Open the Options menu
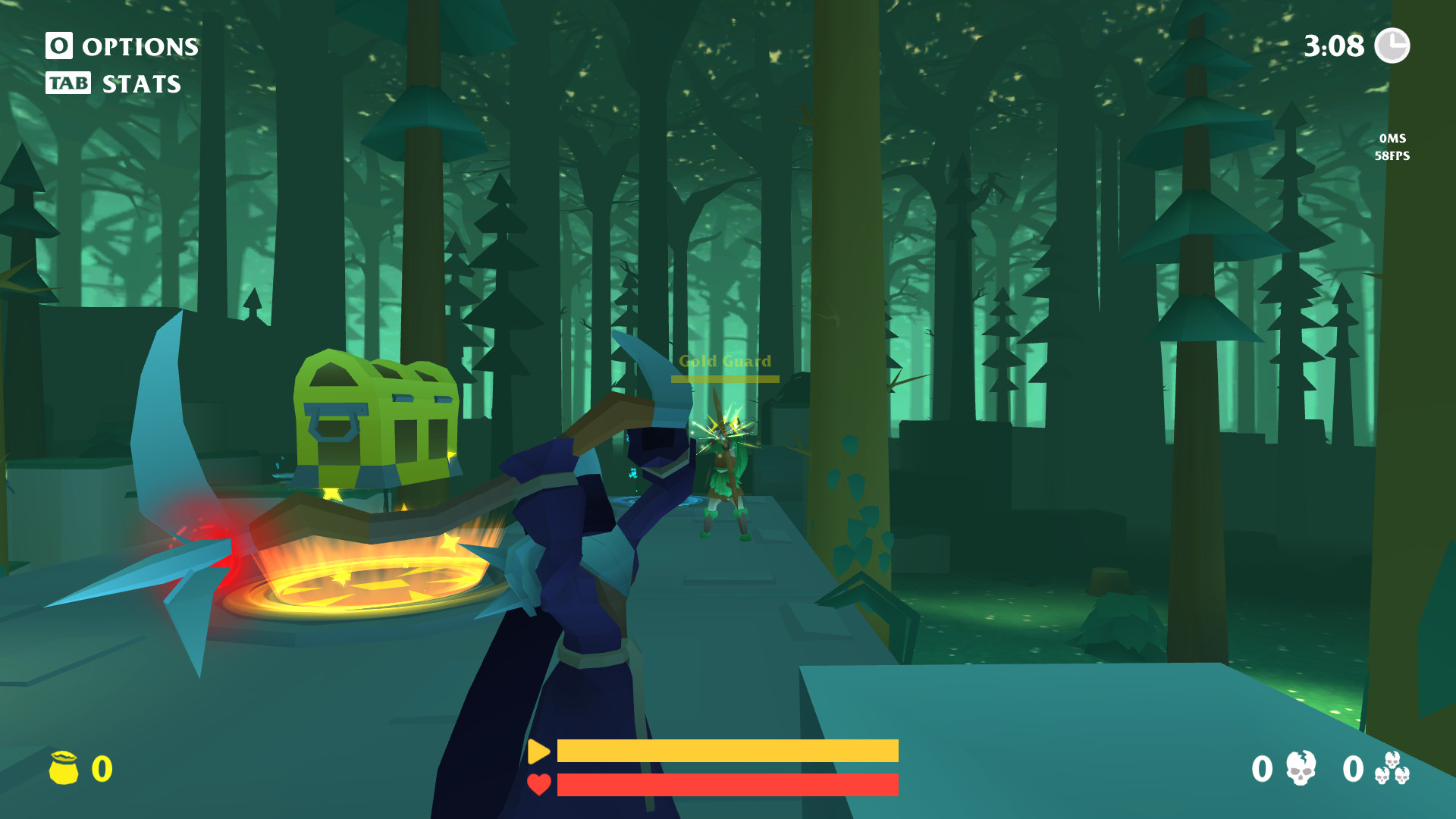The height and width of the screenshot is (819, 1456). point(121,47)
